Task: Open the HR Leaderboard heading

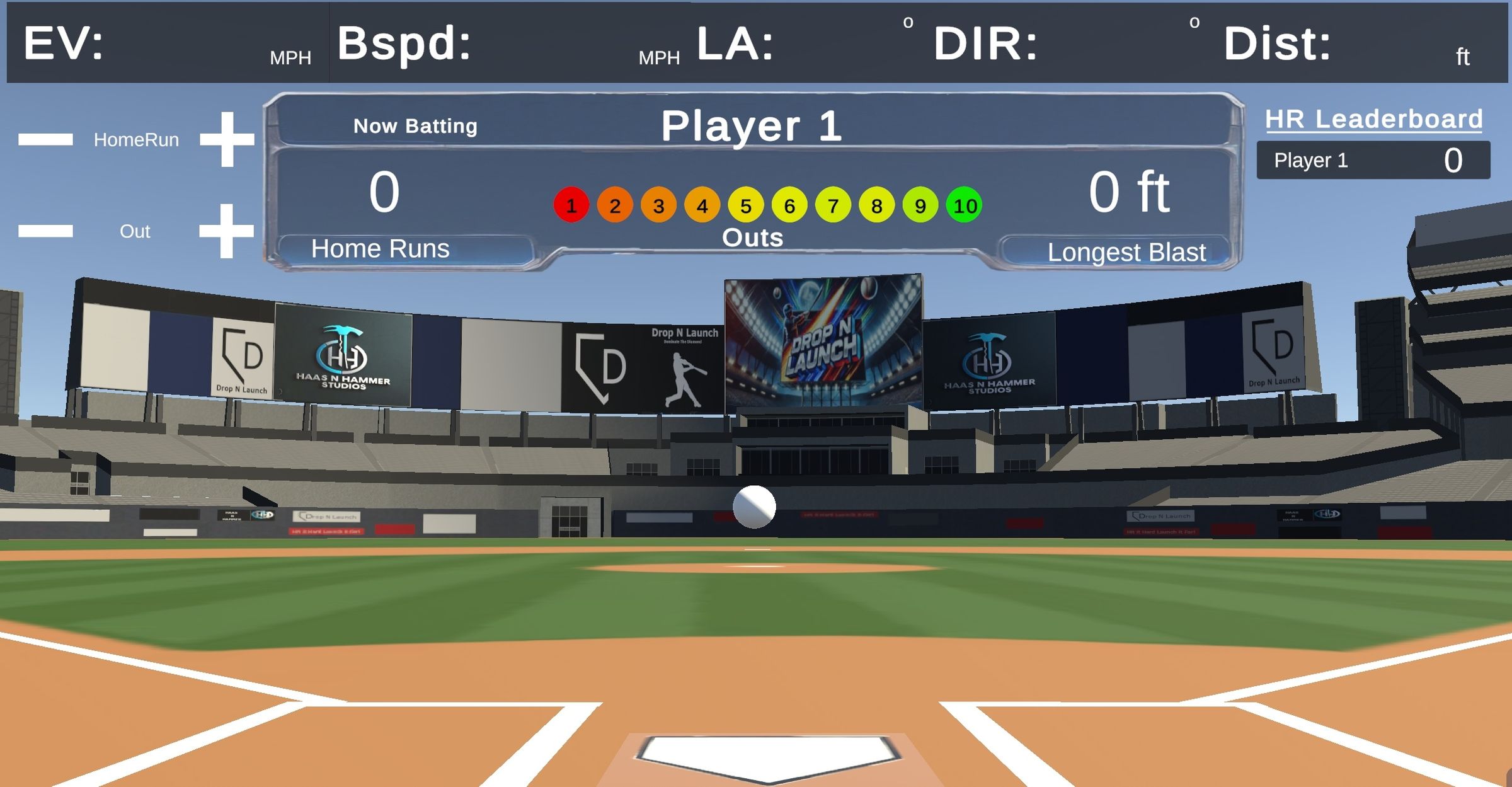Action: [1373, 119]
